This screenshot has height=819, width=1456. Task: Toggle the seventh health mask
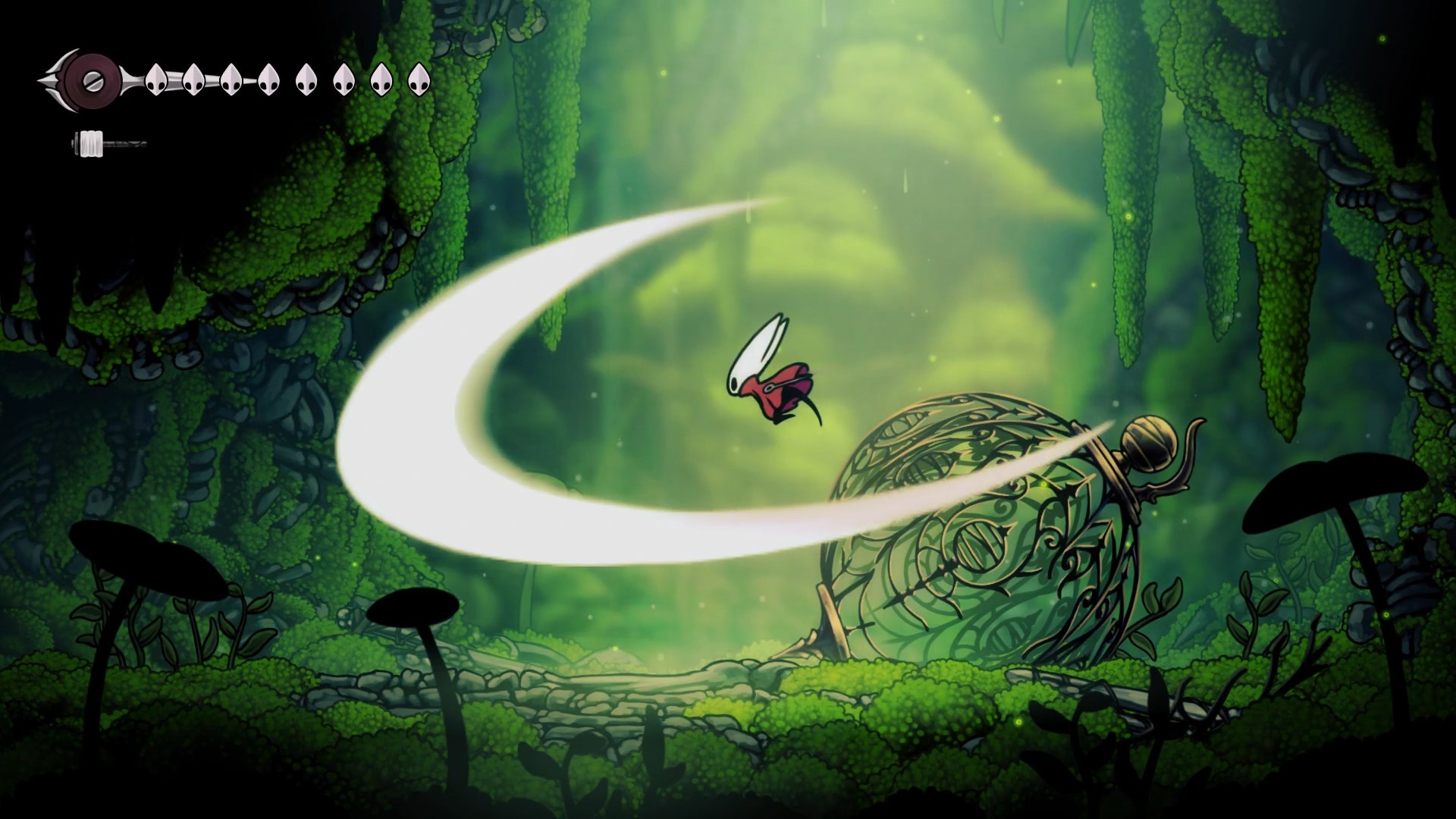[383, 80]
